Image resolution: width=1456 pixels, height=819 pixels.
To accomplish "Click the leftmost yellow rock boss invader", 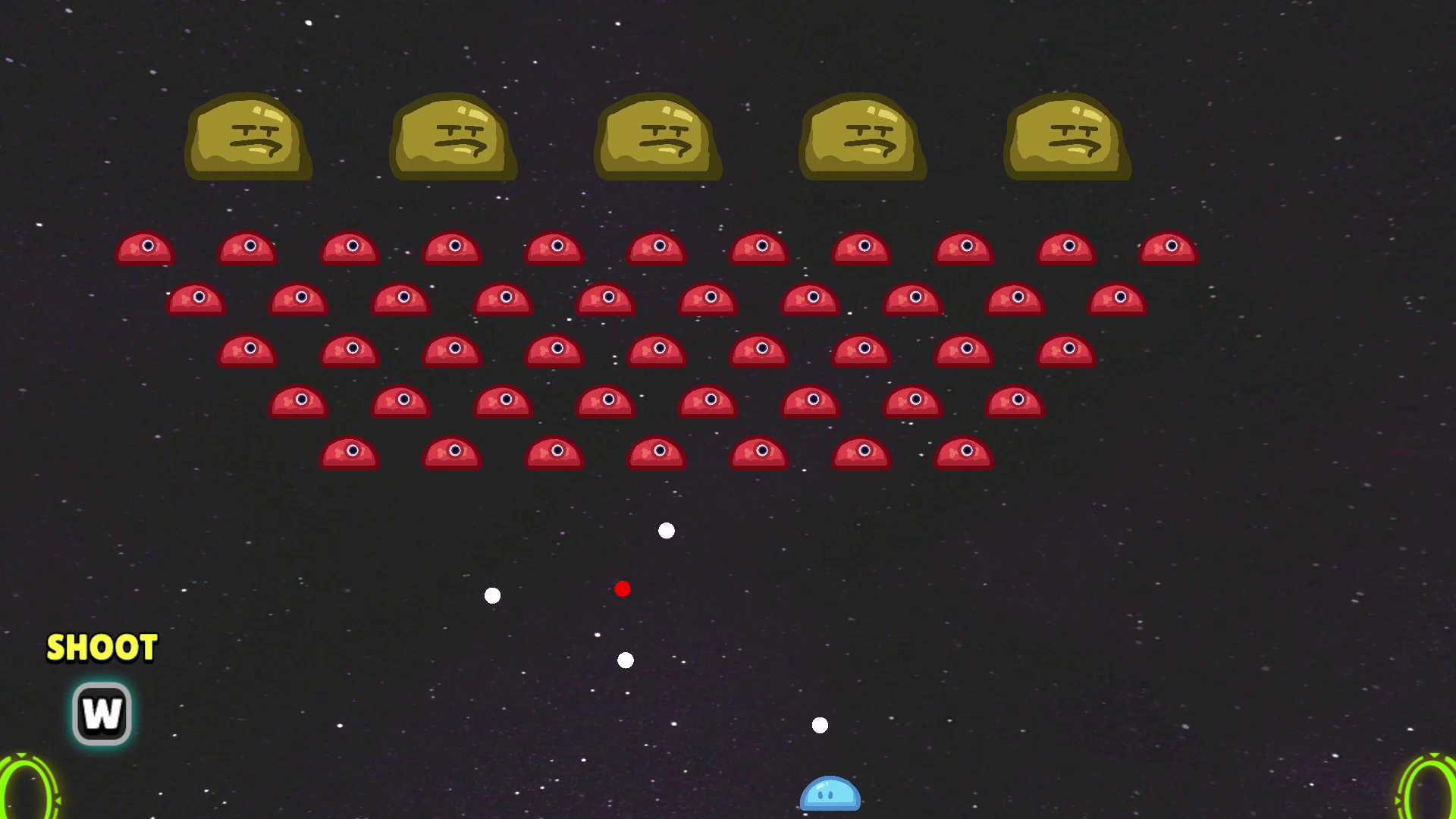I will [x=249, y=138].
